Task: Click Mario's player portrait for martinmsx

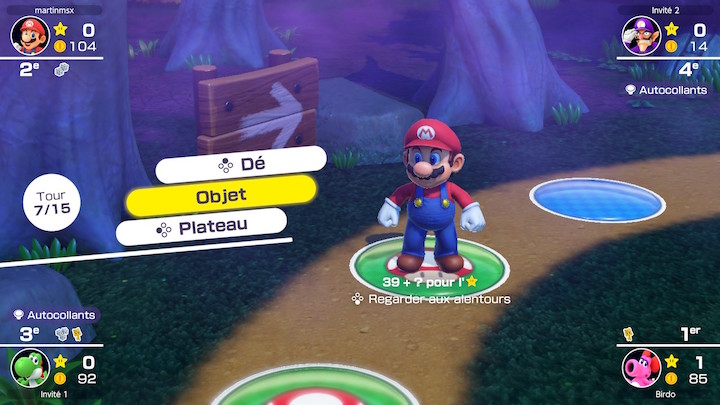Action: coord(29,35)
